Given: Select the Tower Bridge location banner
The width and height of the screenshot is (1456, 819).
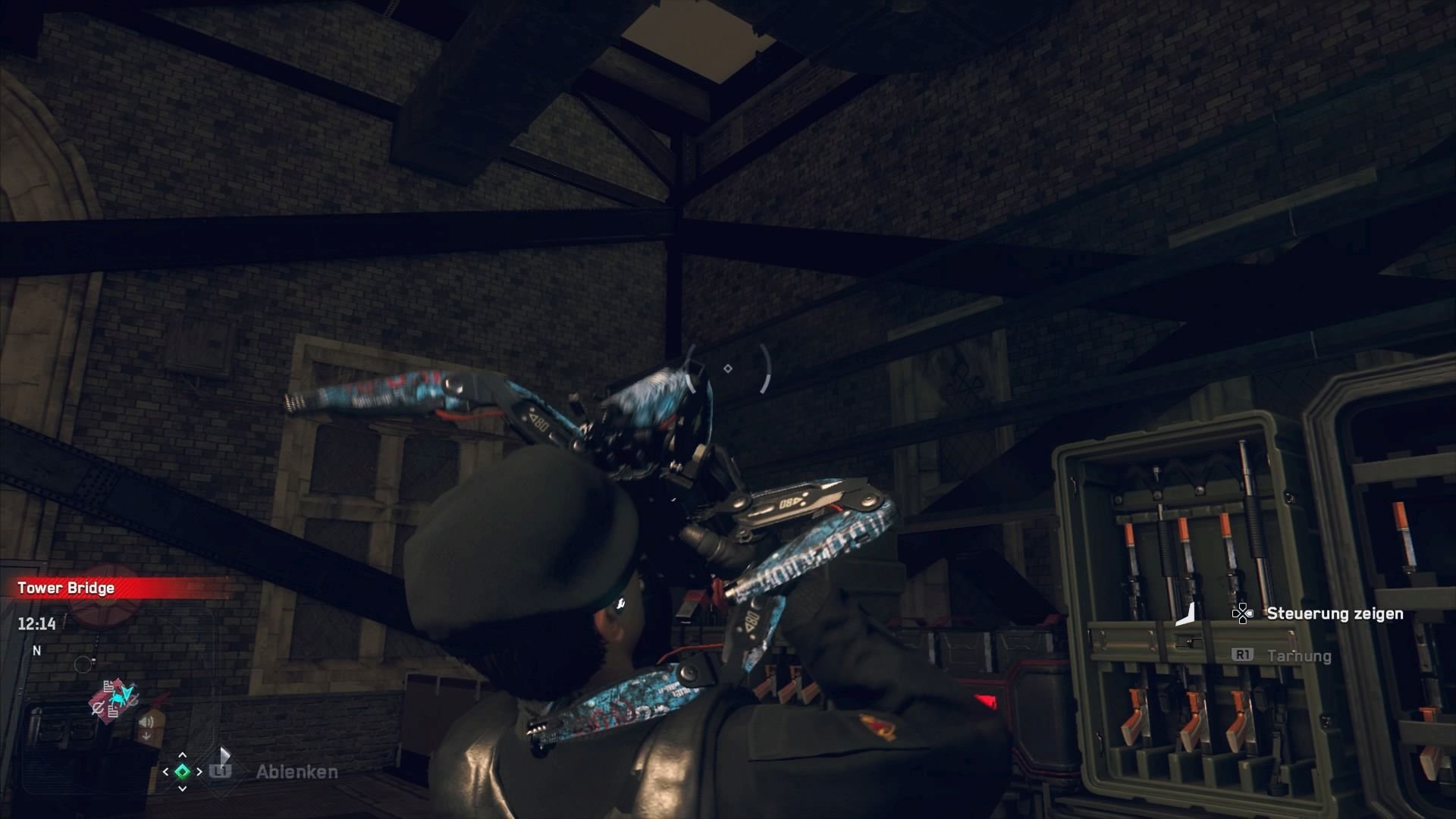Looking at the screenshot, I should coord(64,588).
